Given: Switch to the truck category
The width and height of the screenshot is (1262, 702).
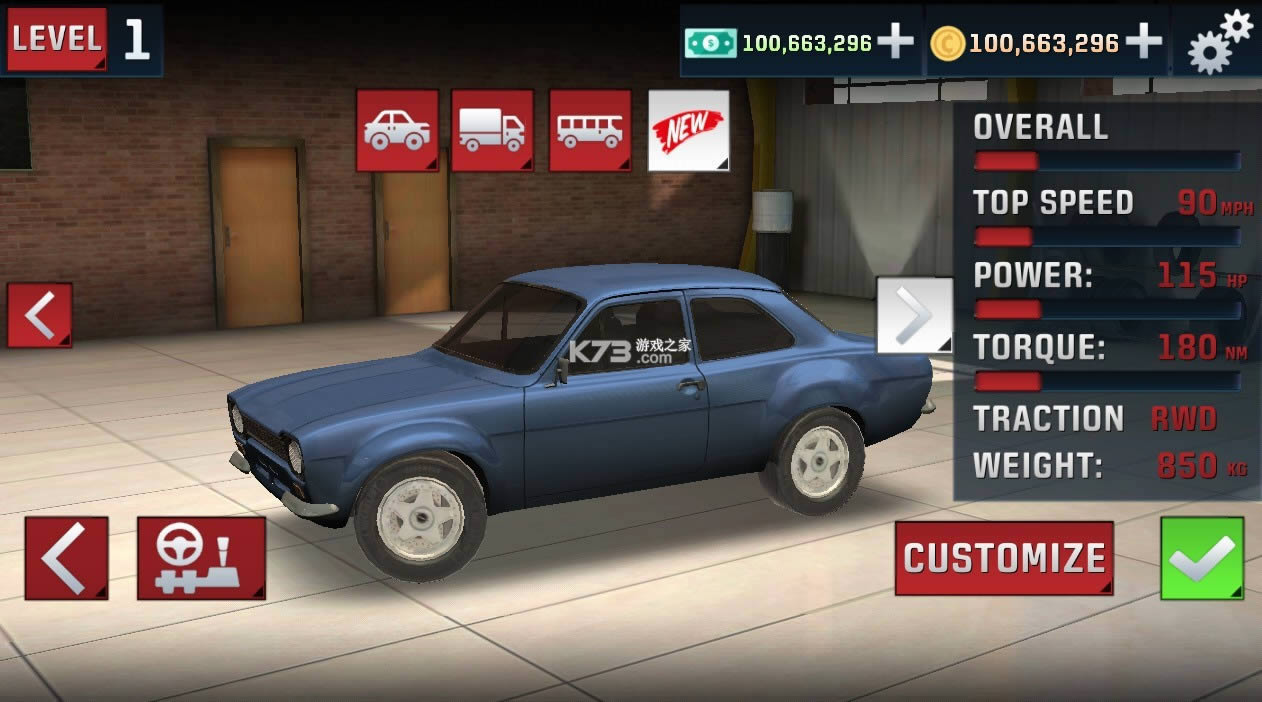Looking at the screenshot, I should 492,130.
